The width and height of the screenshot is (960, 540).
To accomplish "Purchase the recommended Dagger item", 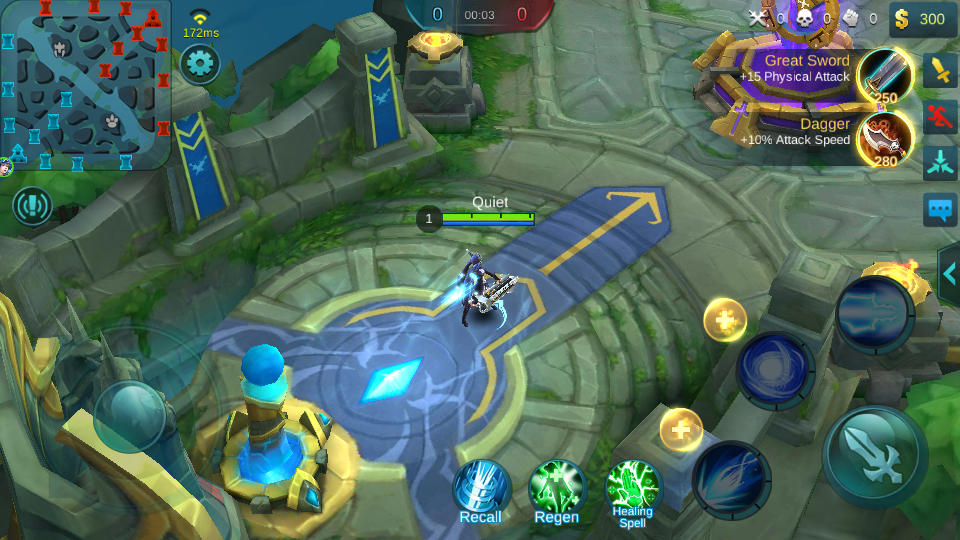I will point(884,137).
